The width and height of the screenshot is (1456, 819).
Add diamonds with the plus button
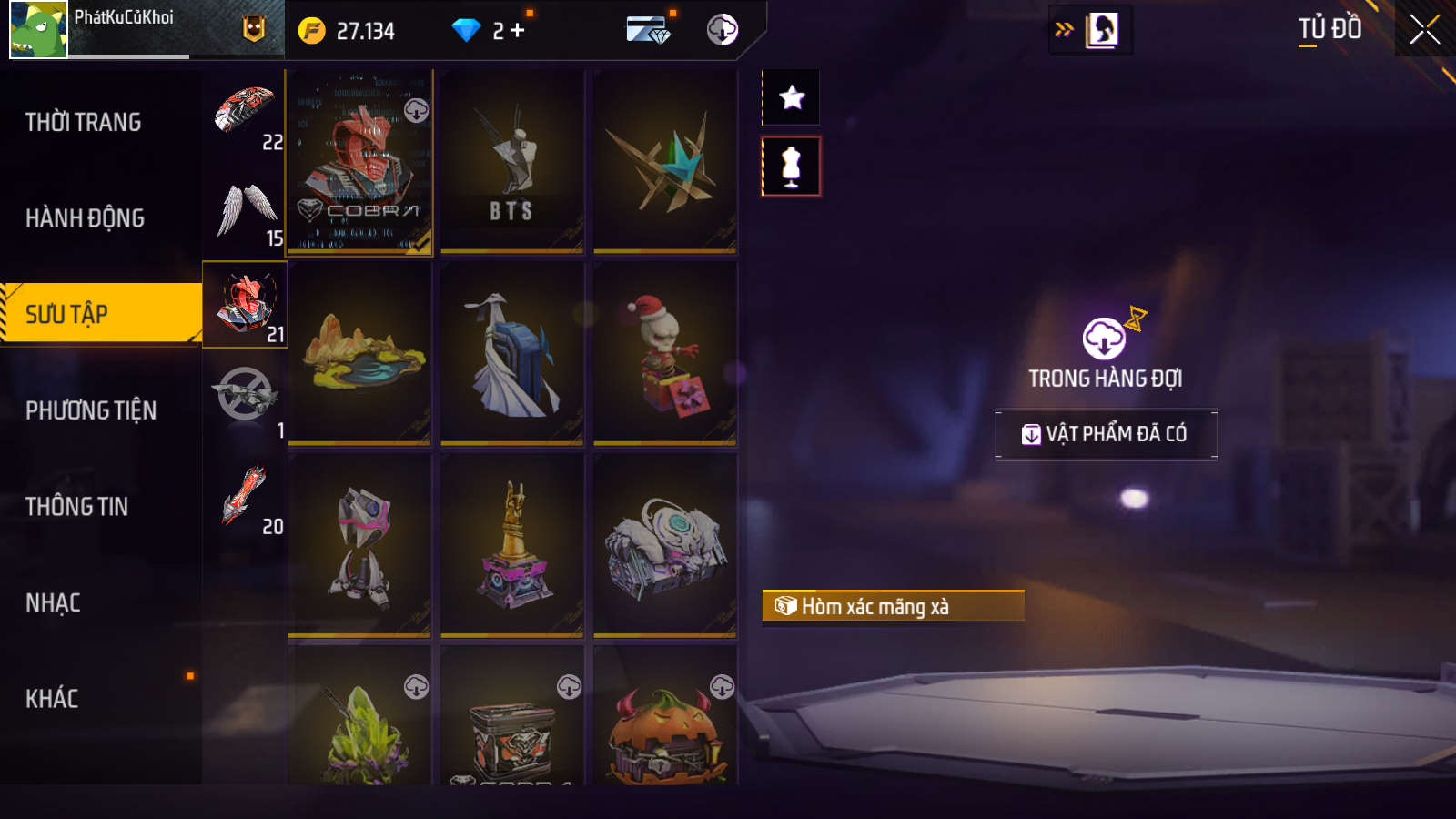[518, 31]
